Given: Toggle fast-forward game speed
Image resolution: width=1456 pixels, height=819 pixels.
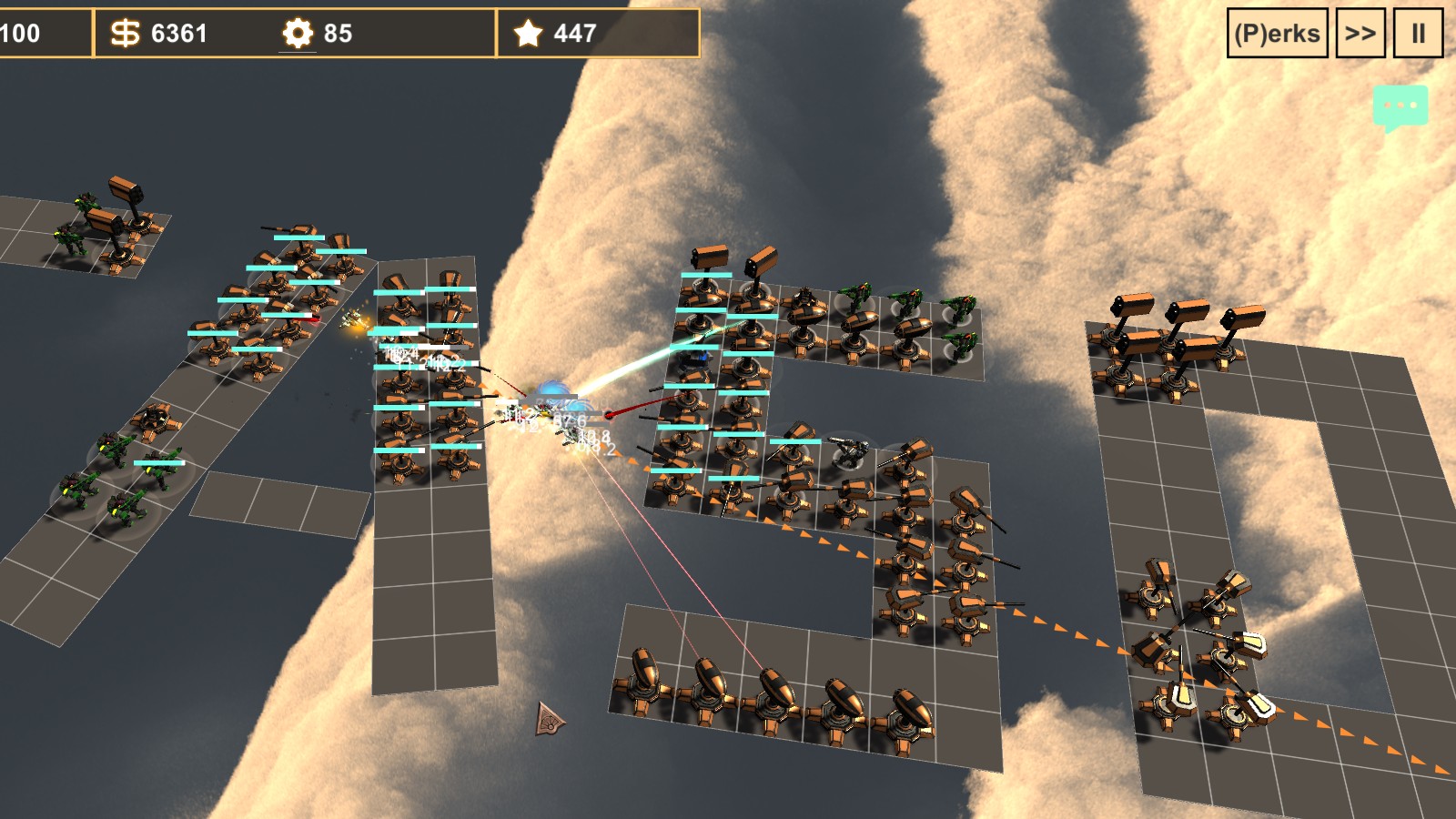Looking at the screenshot, I should [1360, 34].
